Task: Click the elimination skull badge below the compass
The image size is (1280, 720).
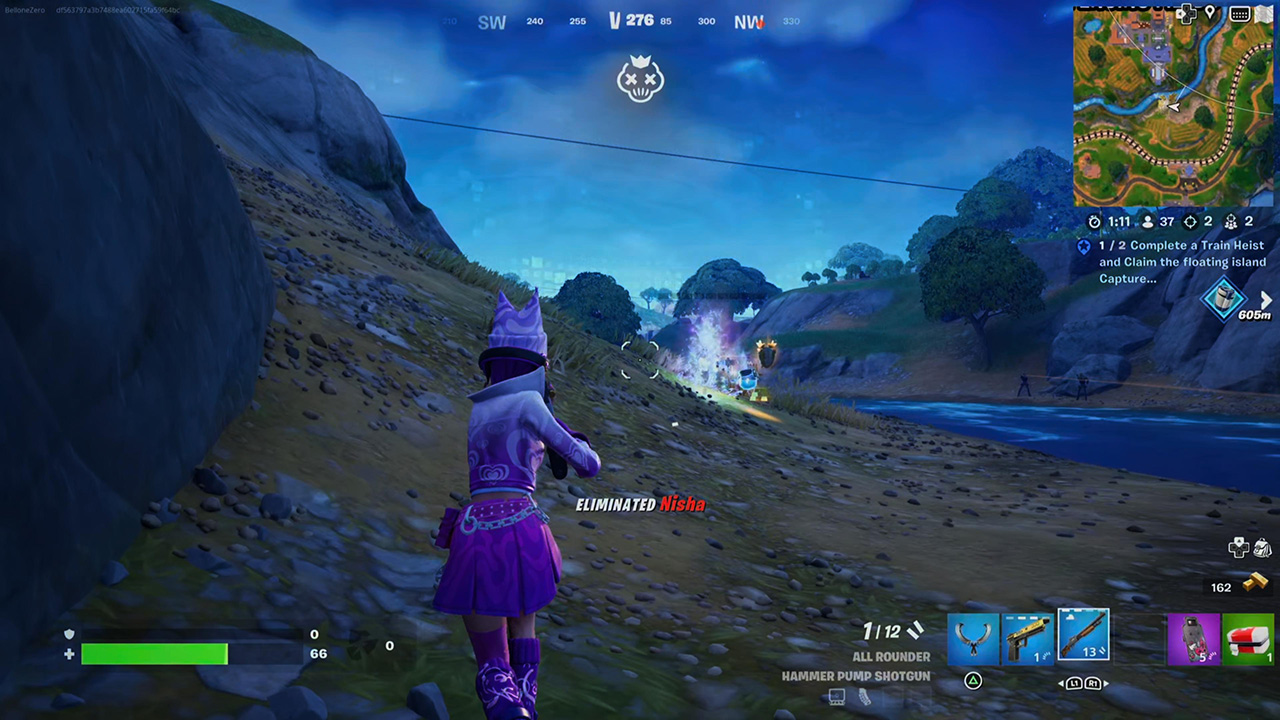Action: tap(640, 80)
